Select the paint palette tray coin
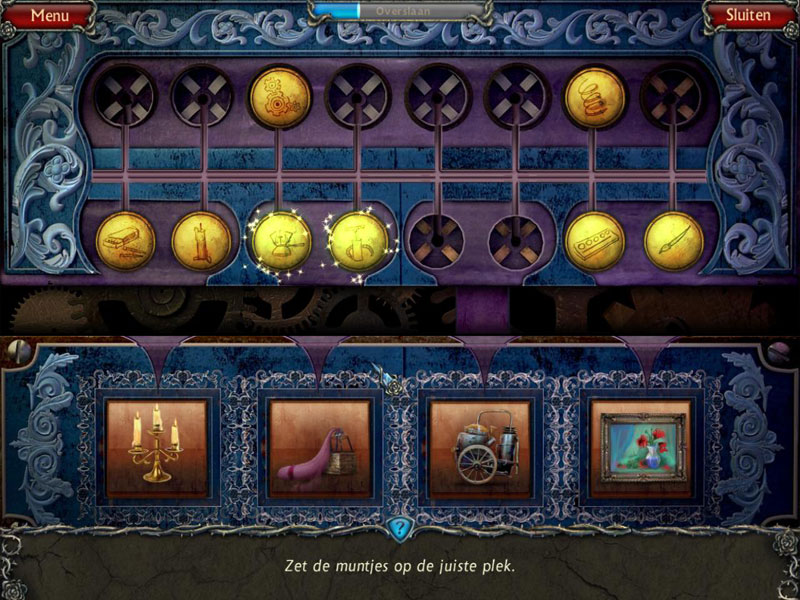The height and width of the screenshot is (600, 800). (595, 241)
